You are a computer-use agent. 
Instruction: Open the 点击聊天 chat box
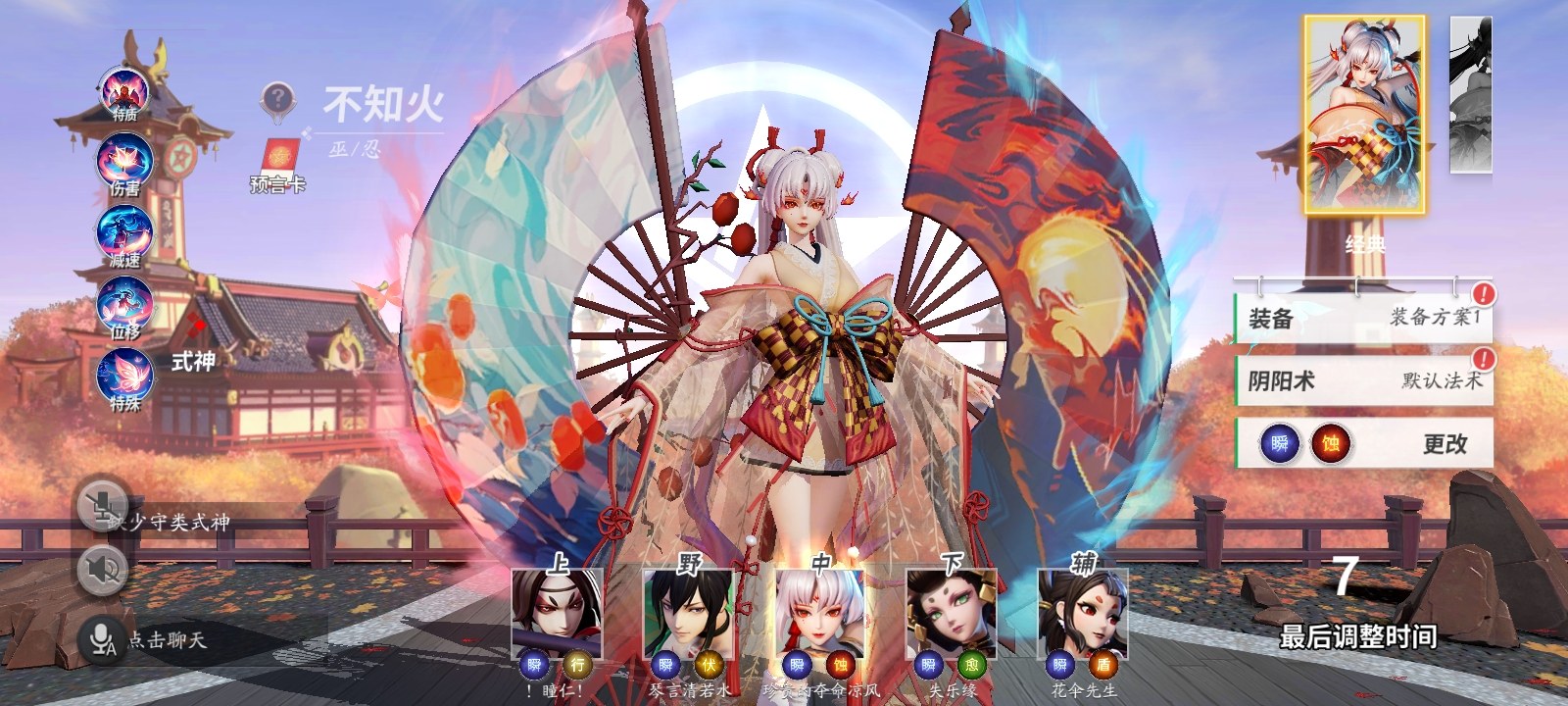pos(167,640)
